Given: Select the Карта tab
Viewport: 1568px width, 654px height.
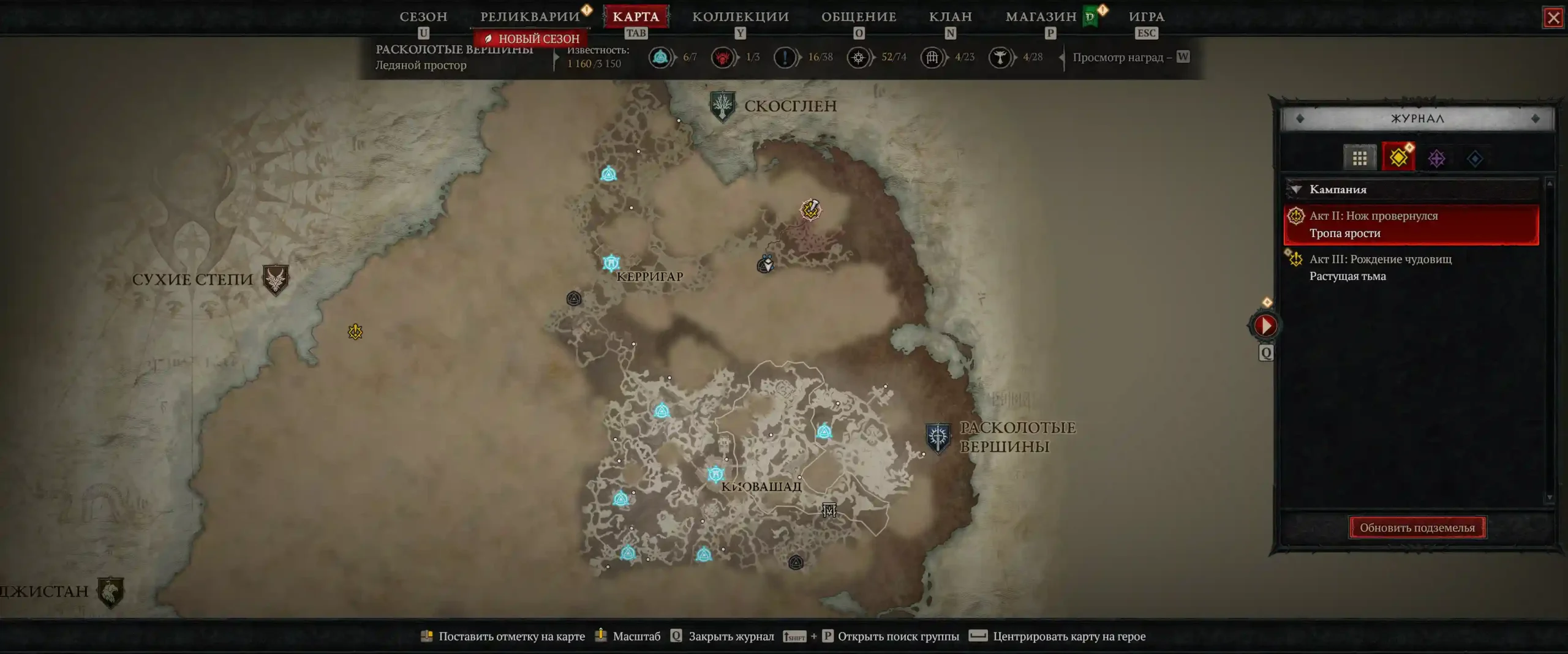Looking at the screenshot, I should click(636, 17).
